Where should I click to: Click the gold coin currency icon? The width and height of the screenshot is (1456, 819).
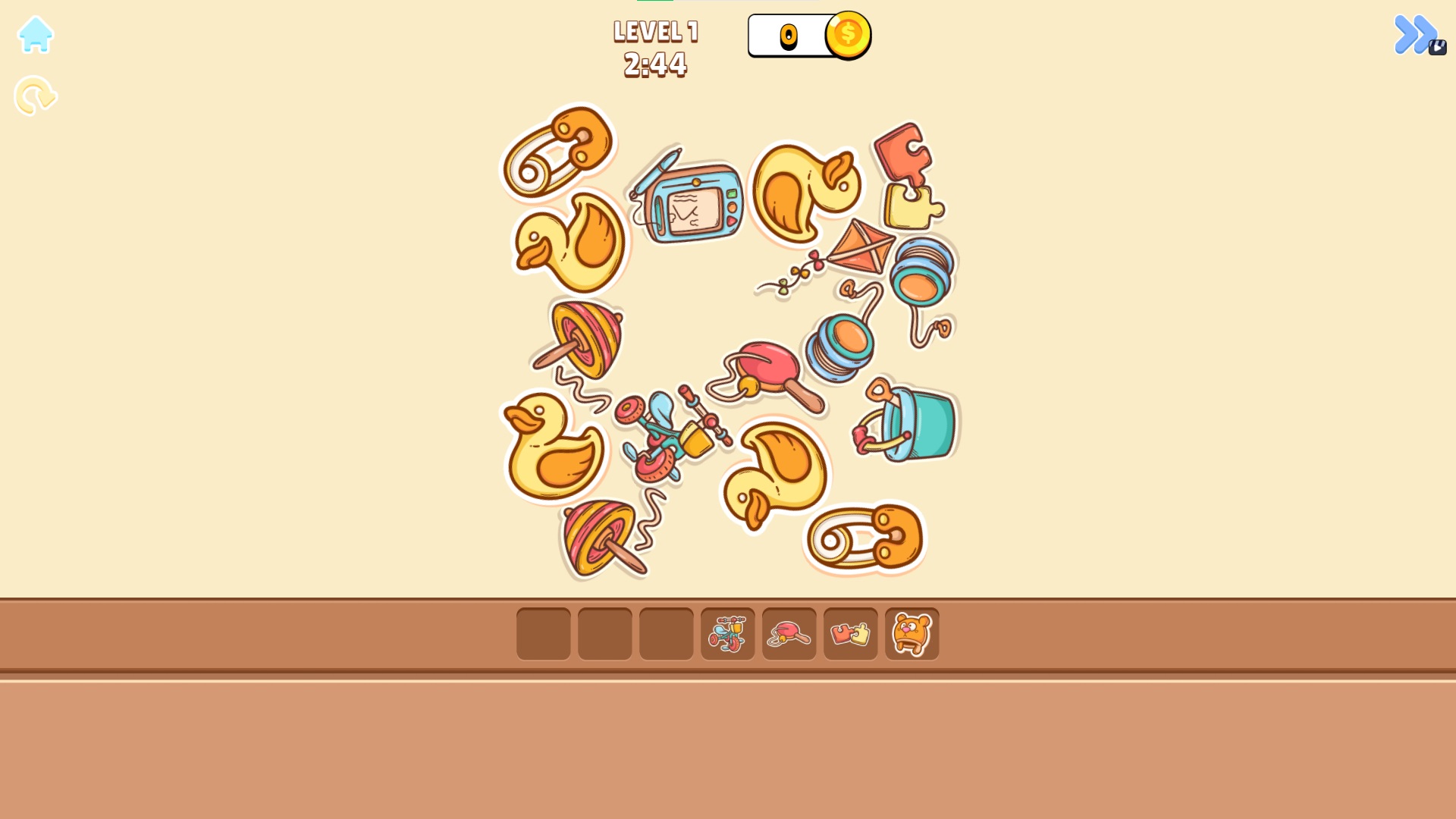(849, 33)
